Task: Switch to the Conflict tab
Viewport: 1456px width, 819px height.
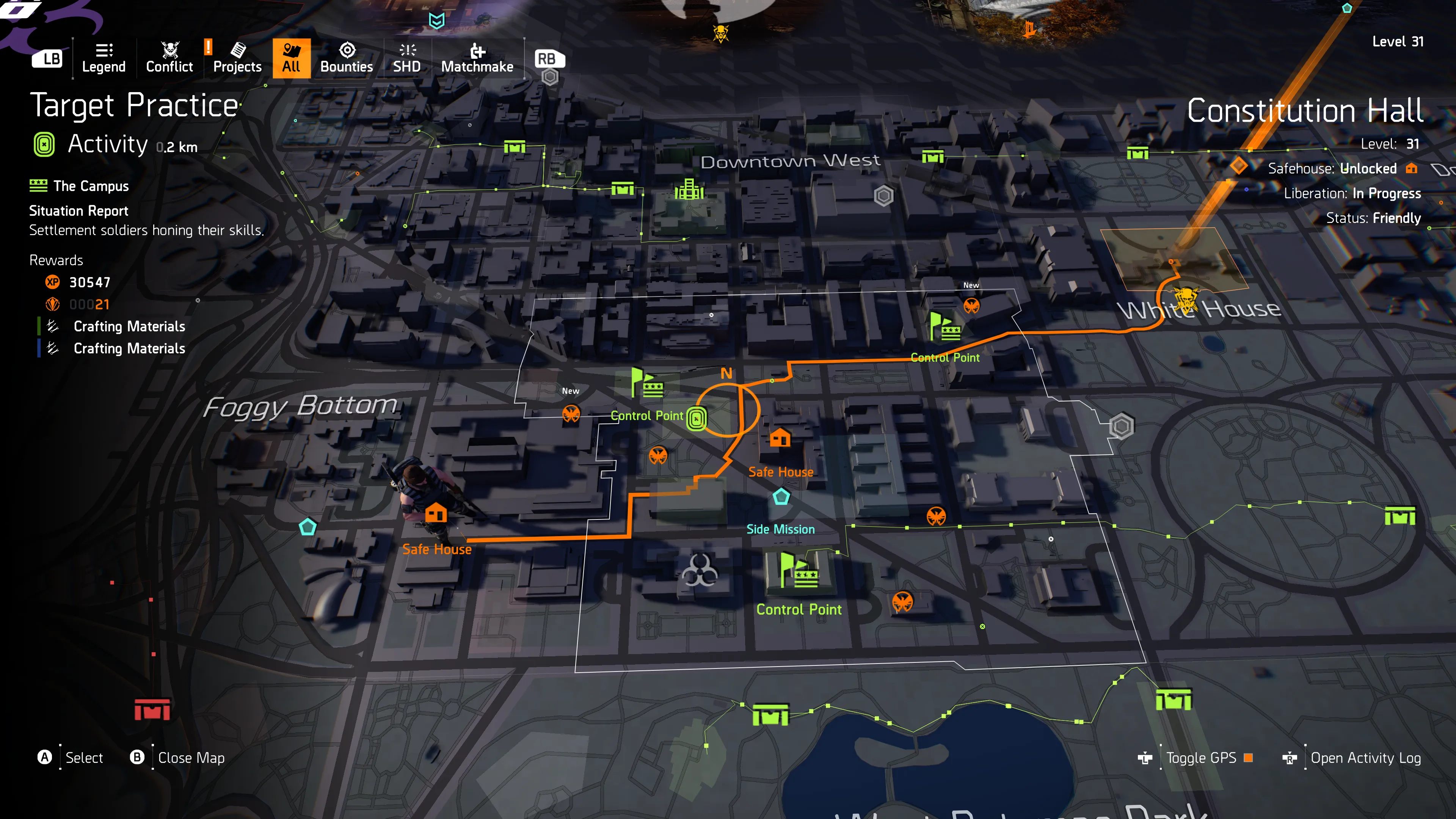Action: click(x=169, y=58)
